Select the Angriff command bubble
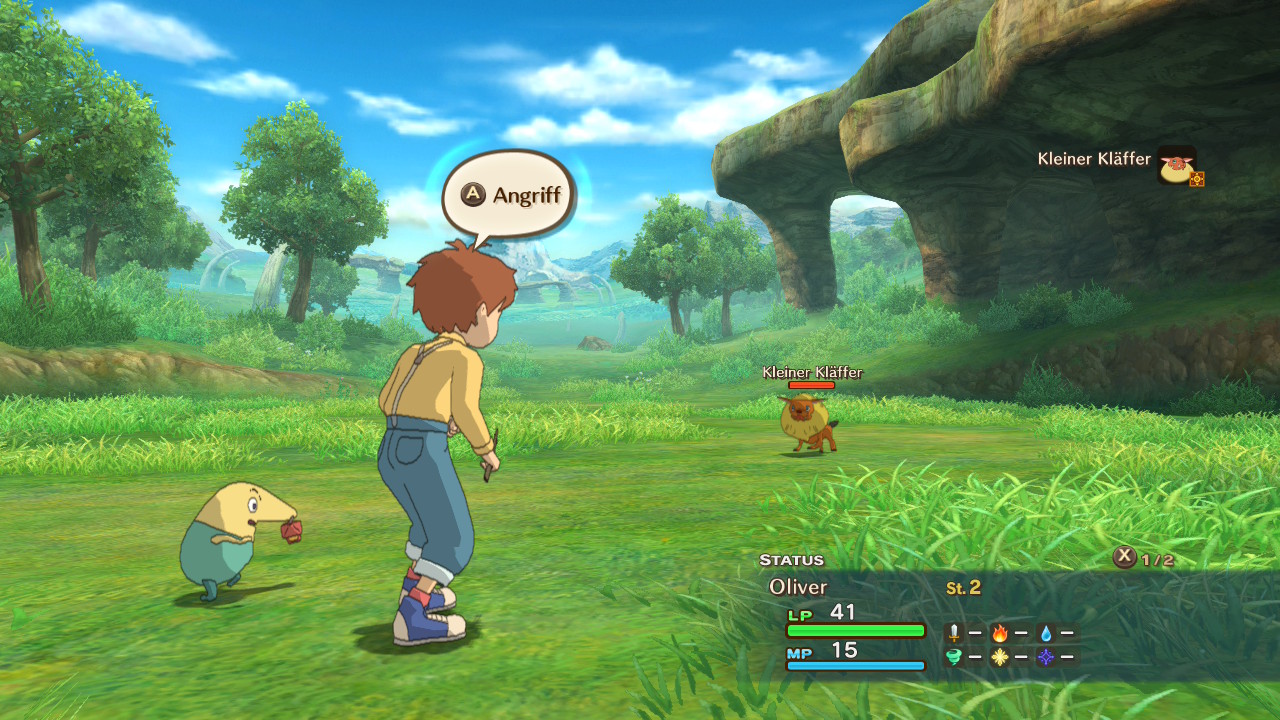 [509, 194]
